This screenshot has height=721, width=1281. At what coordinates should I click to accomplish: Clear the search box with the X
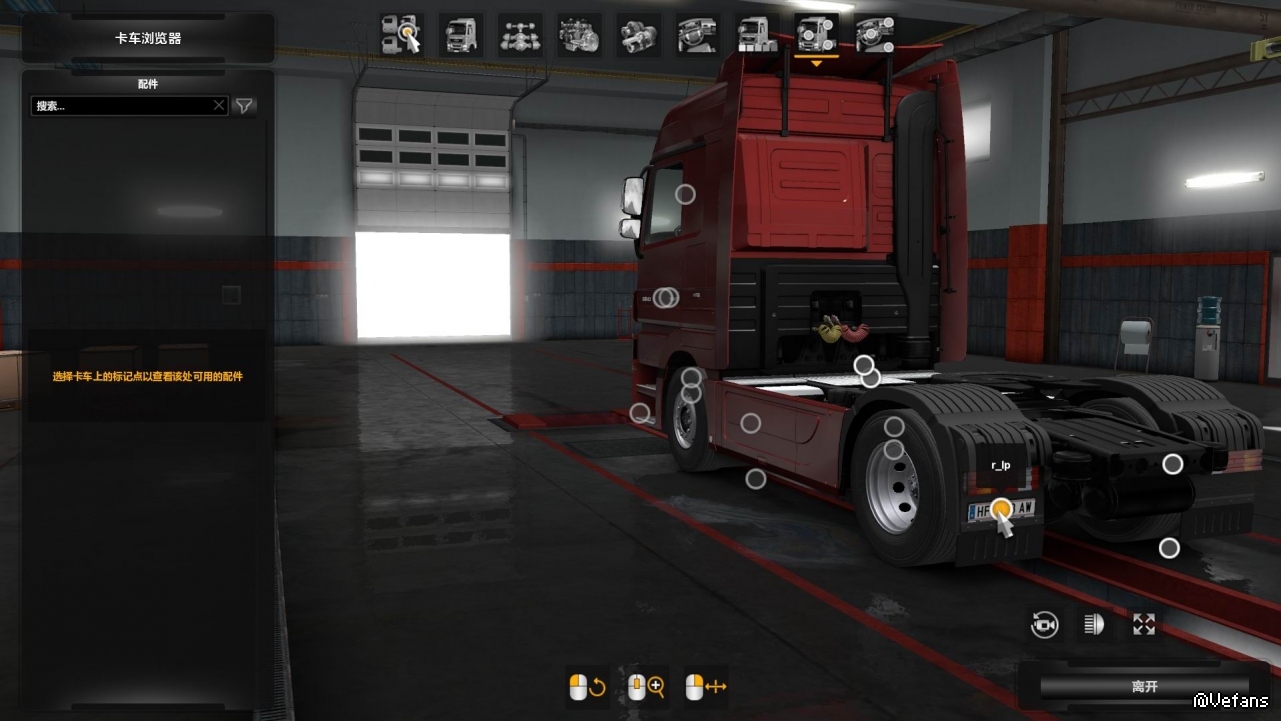point(219,106)
